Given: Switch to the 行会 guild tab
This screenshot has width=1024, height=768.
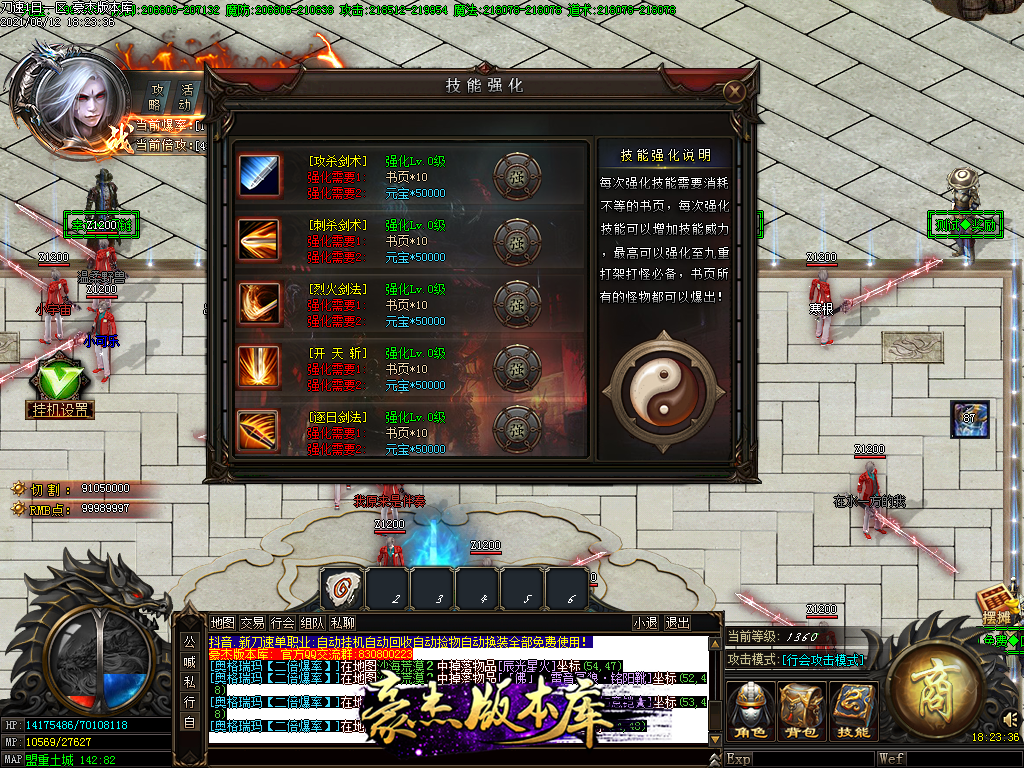Looking at the screenshot, I should (x=283, y=622).
